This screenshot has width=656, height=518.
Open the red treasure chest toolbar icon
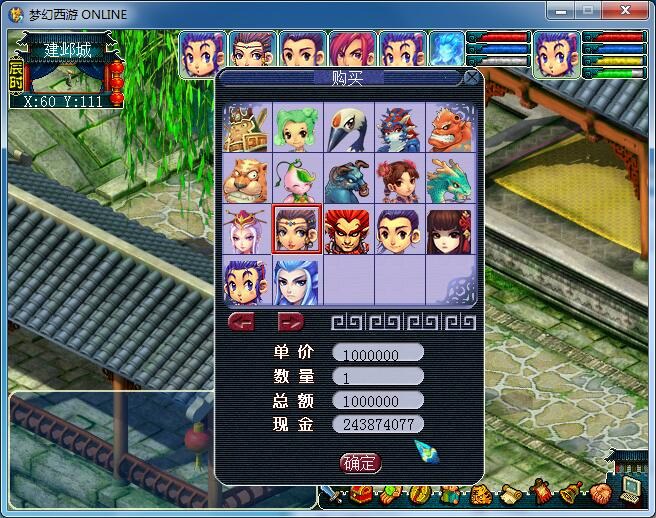click(362, 494)
